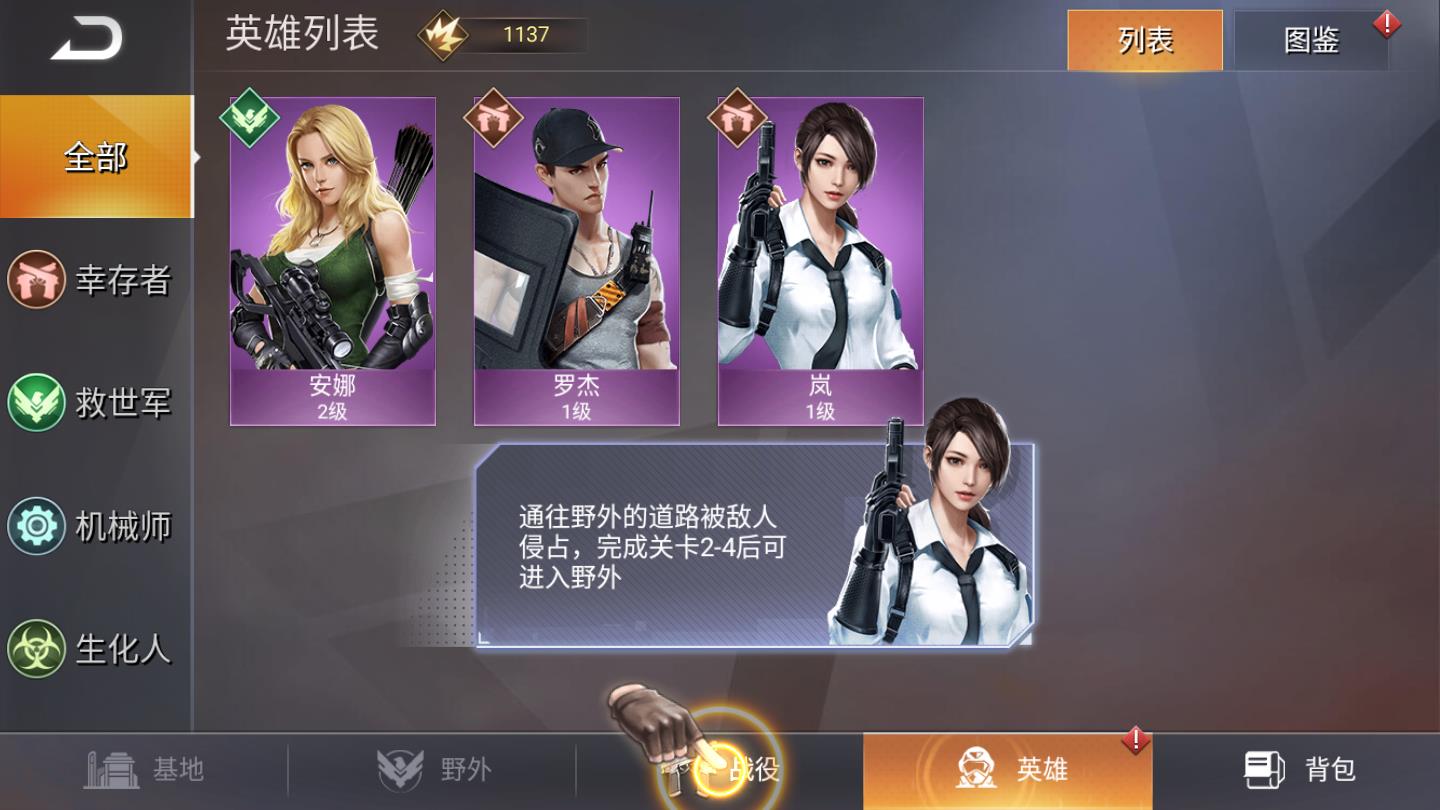Screen dimensions: 1440x810
Task: Select the 生化人 biohazard faction icon
Action: [x=36, y=648]
